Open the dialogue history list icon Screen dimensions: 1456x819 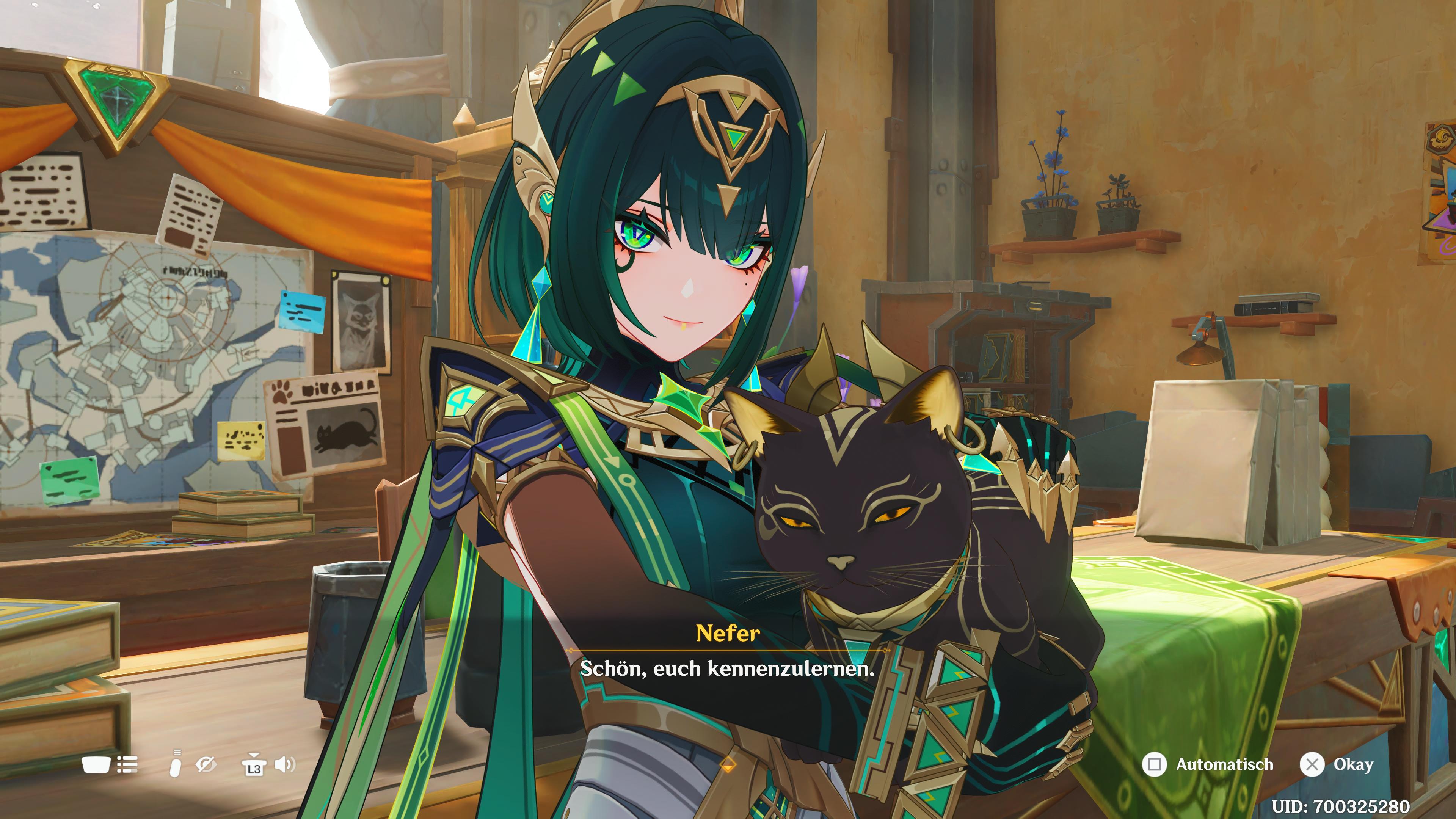127,765
